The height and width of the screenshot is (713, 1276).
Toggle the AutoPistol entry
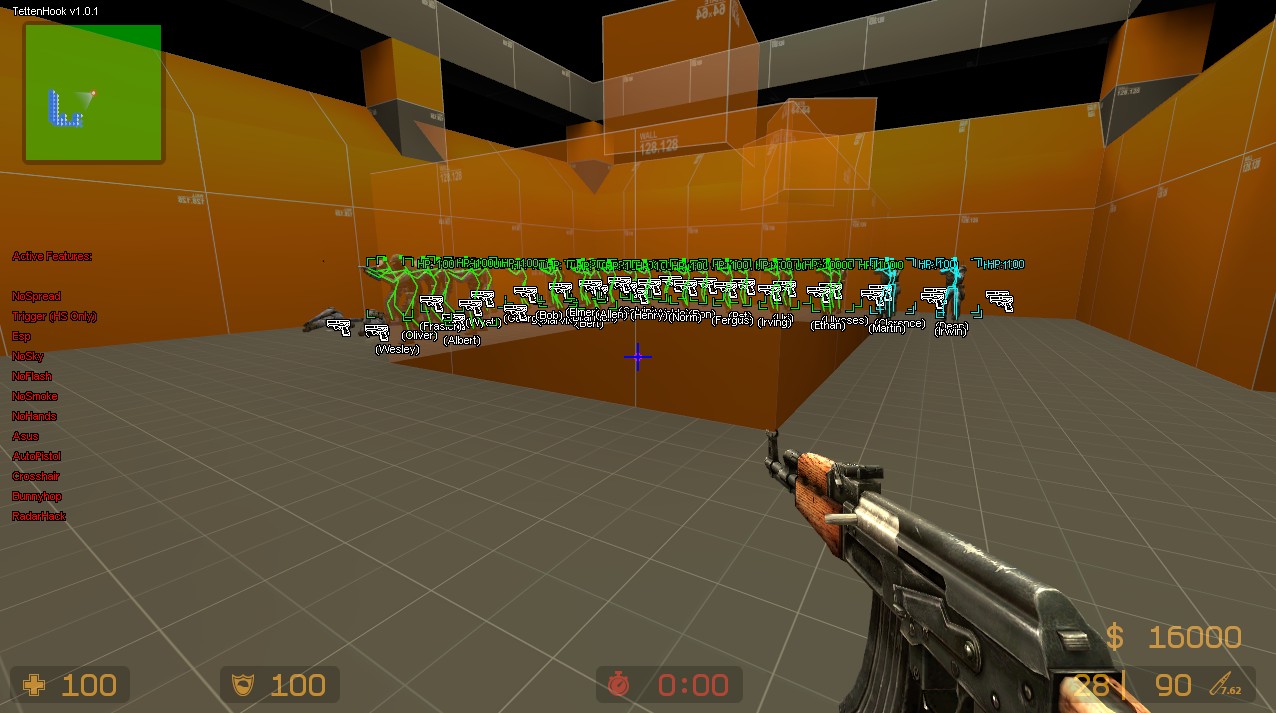(36, 456)
